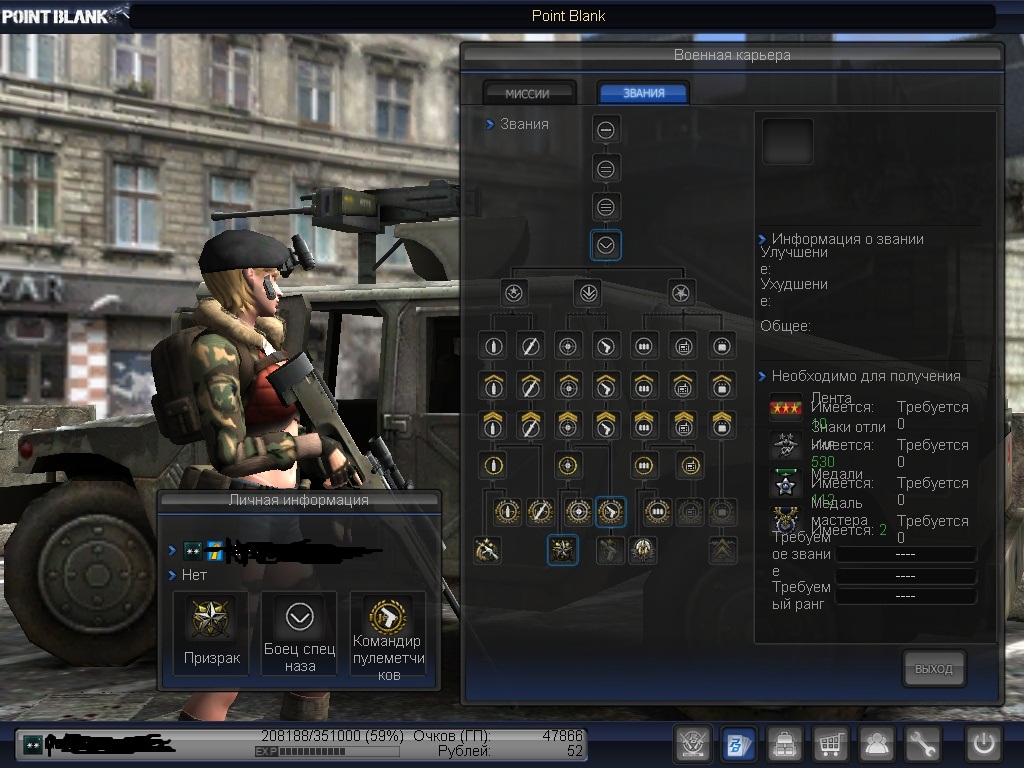Select the Звания tab
Screen dimensions: 1024x768
(x=643, y=93)
